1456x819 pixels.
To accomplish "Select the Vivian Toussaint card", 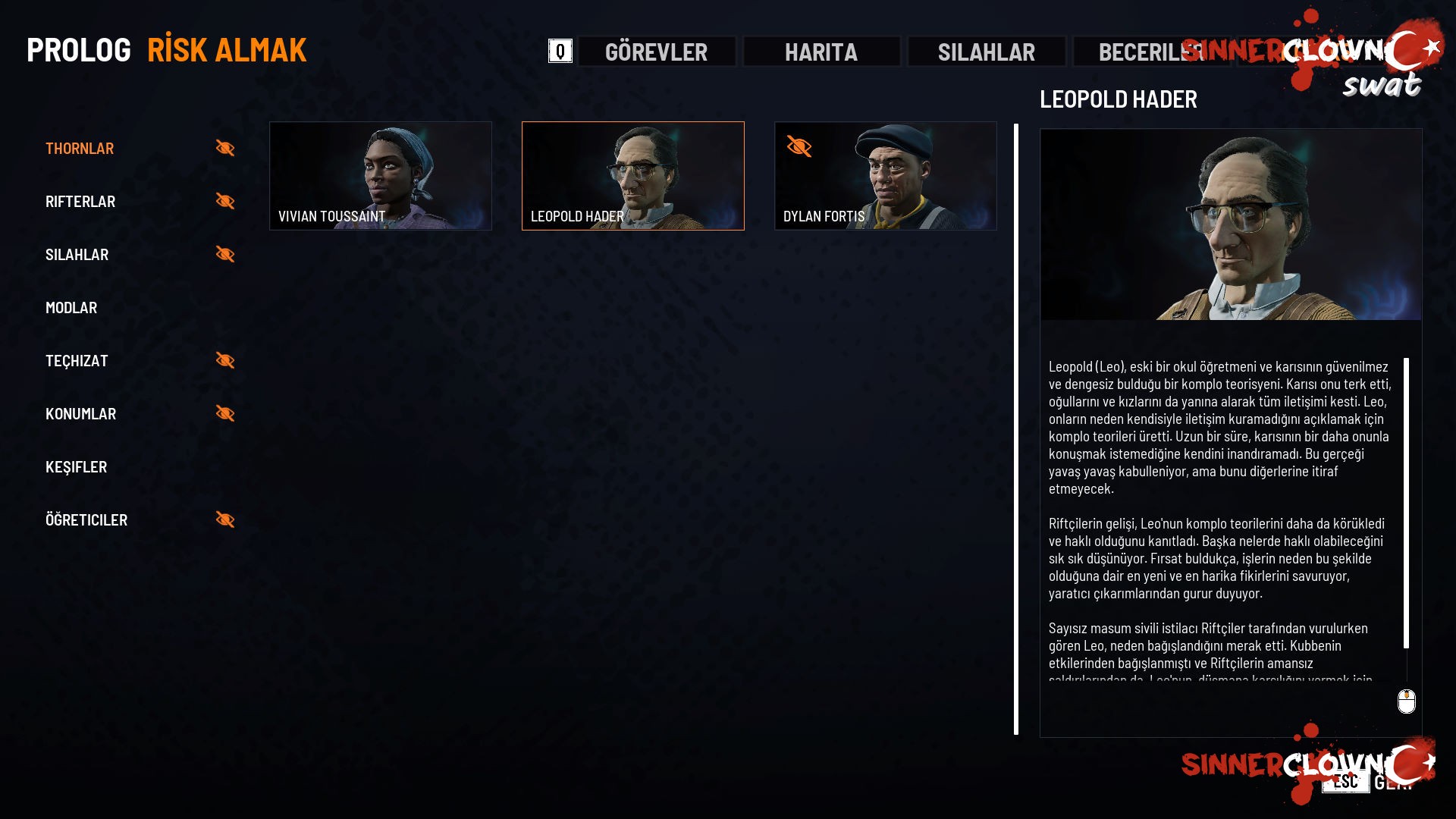I will [x=381, y=176].
